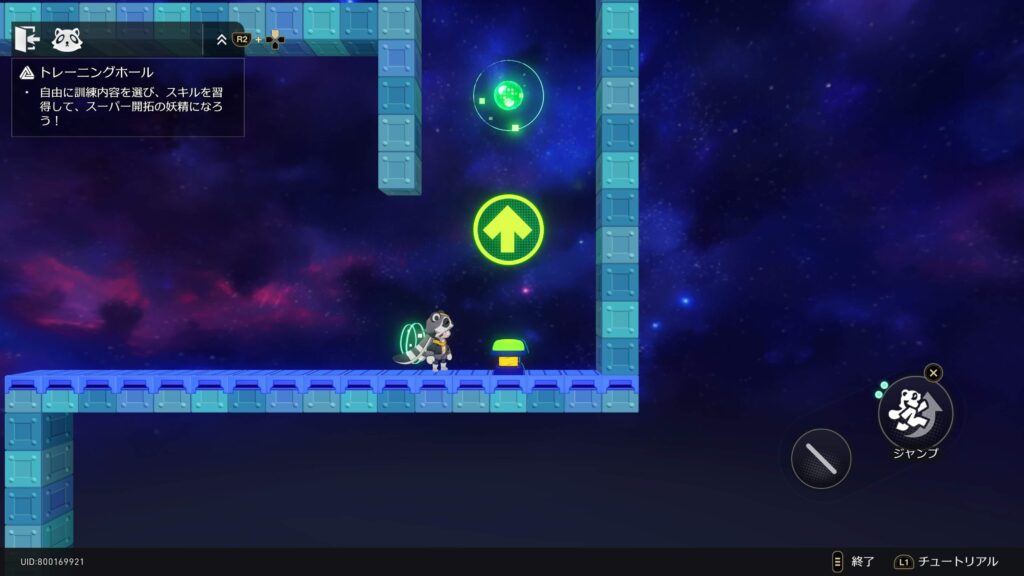The width and height of the screenshot is (1024, 576).
Task: Select the raccoon face icon
Action: click(x=67, y=40)
